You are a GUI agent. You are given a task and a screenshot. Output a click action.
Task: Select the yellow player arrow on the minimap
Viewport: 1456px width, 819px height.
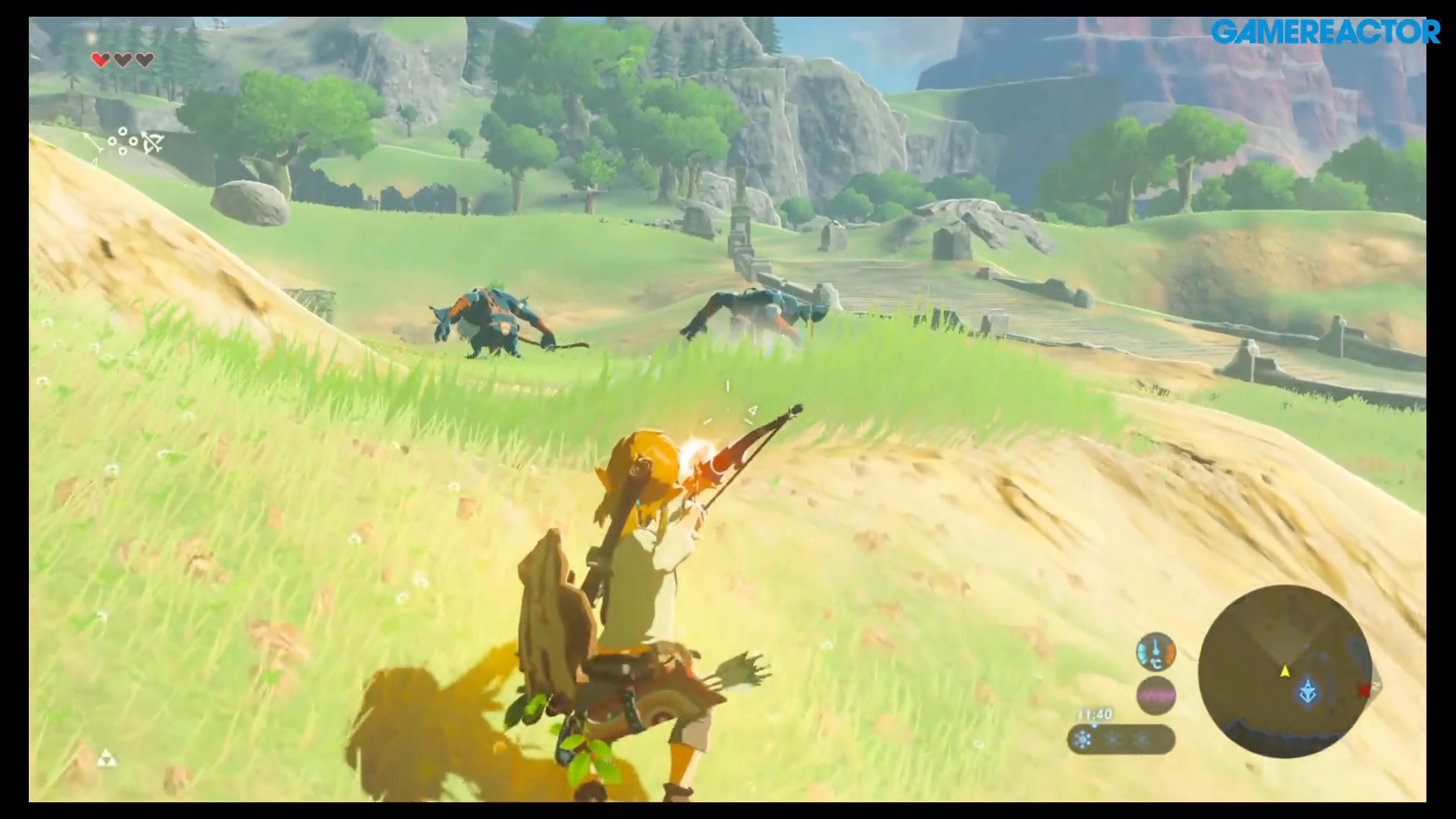pyautogui.click(x=1285, y=672)
